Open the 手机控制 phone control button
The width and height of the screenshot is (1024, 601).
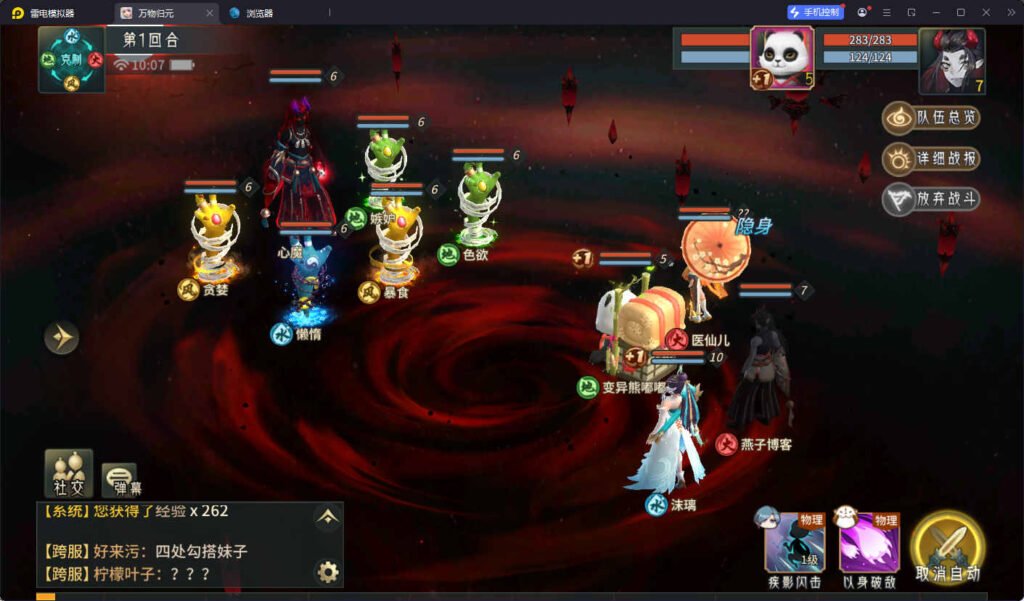[x=815, y=12]
